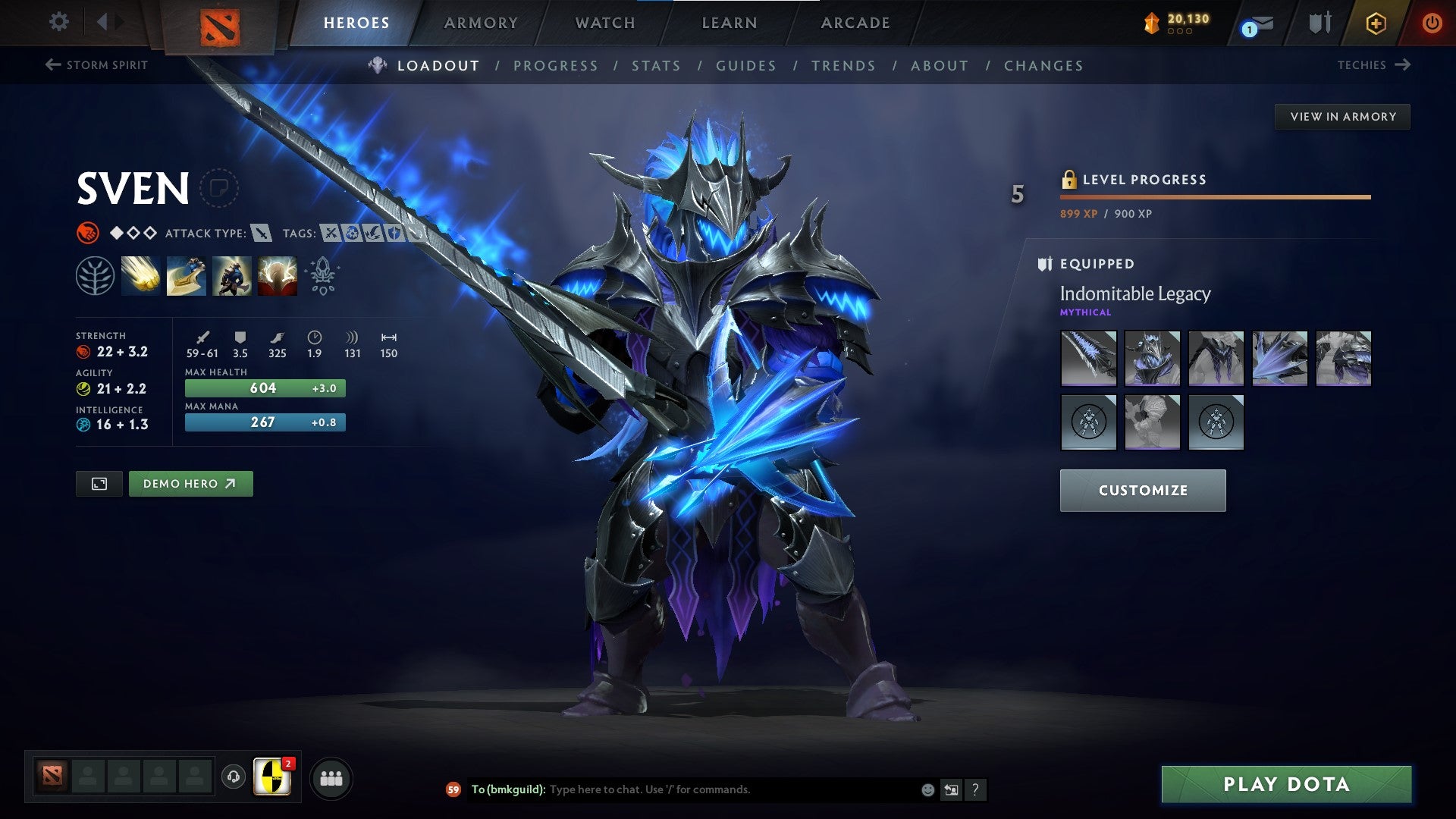Viewport: 1456px width, 819px height.
Task: Select the Indomitable Legacy sword thumbnail
Action: (x=1088, y=359)
